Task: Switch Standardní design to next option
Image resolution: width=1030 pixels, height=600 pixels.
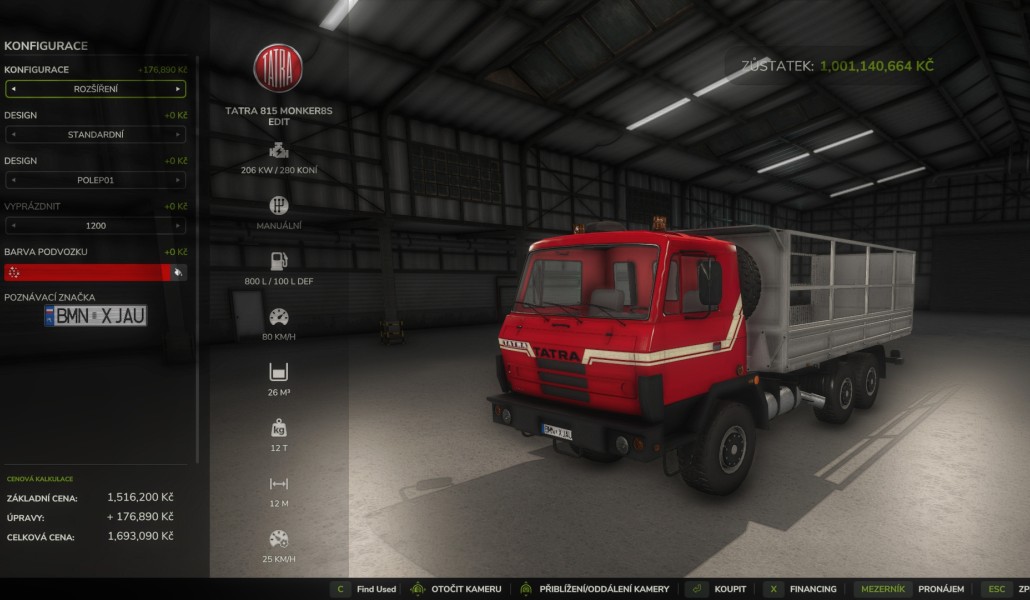Action: click(178, 134)
